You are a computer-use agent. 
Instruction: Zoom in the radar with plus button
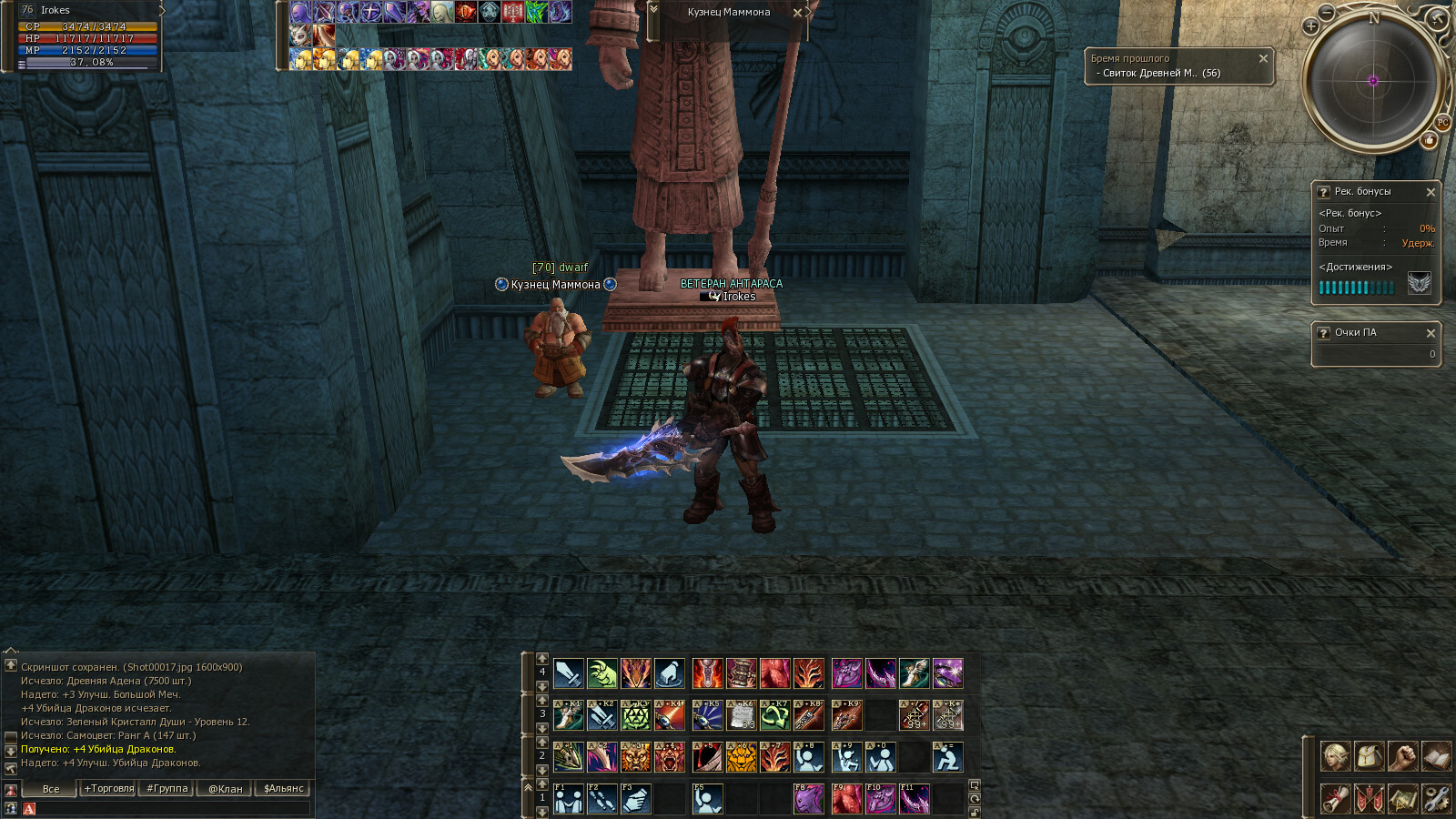[1311, 26]
